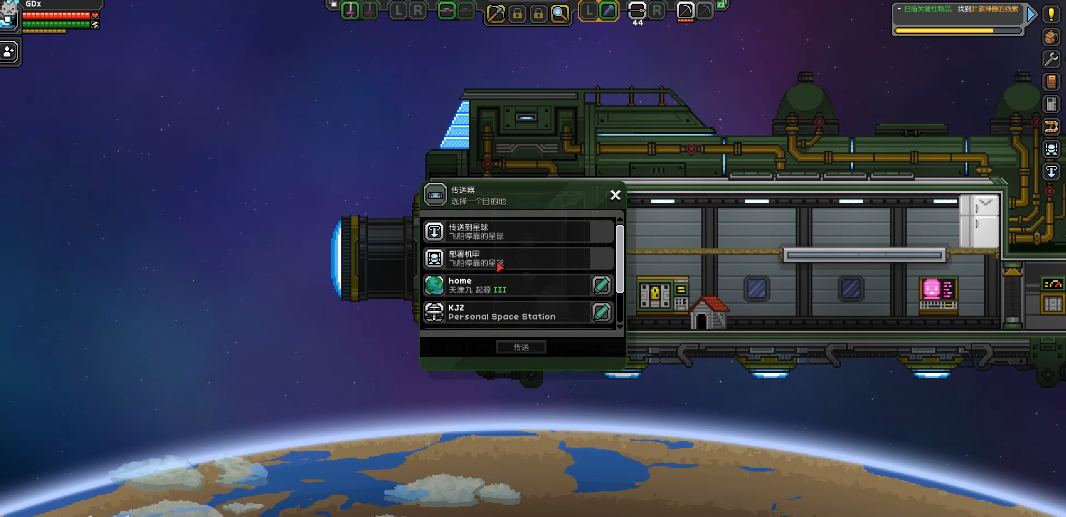
Task: Open the inventory bag icon
Action: (x=1051, y=37)
